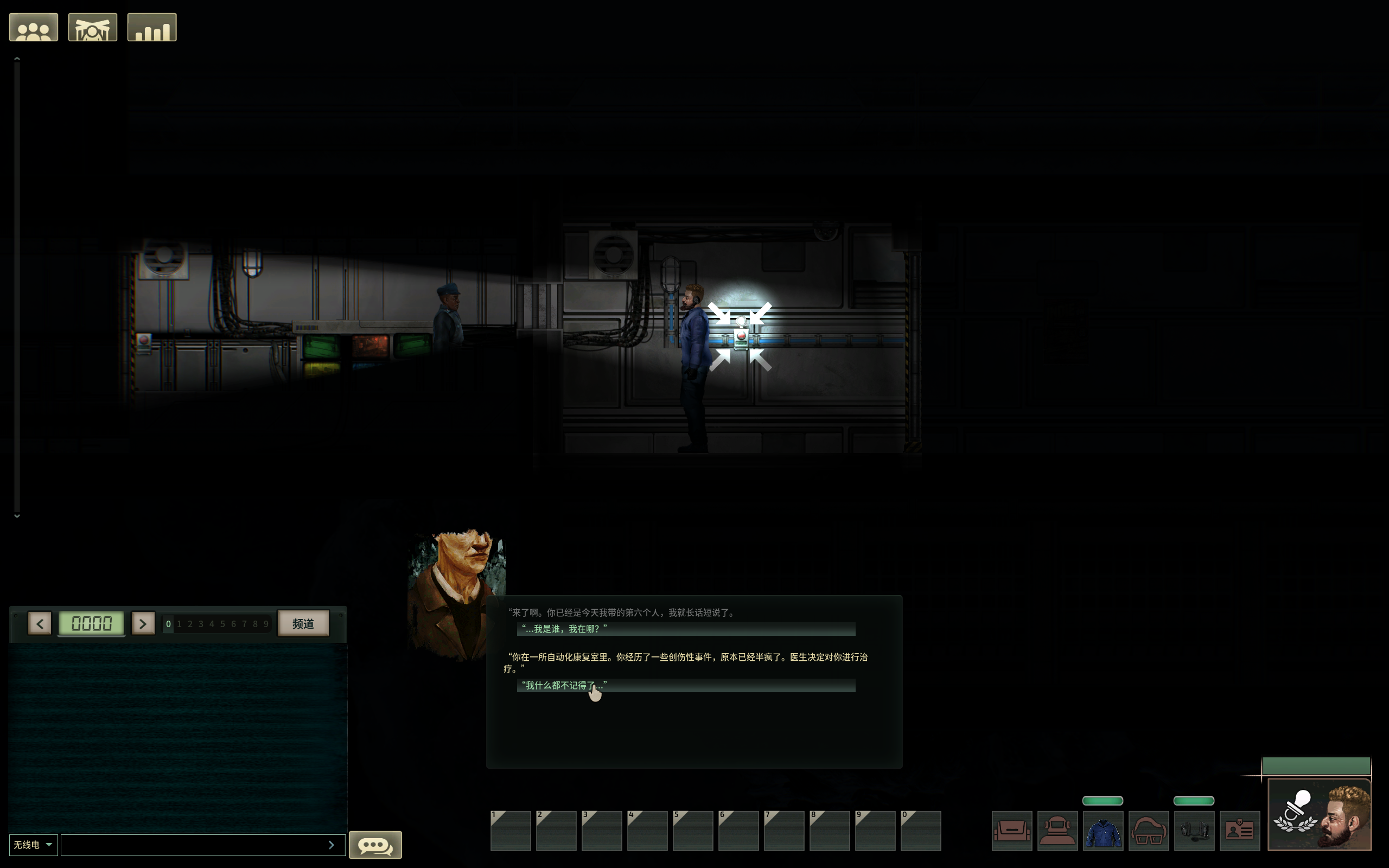Click the right arrow to increase radio channel
Viewport: 1389px width, 868px height.
pos(143,623)
